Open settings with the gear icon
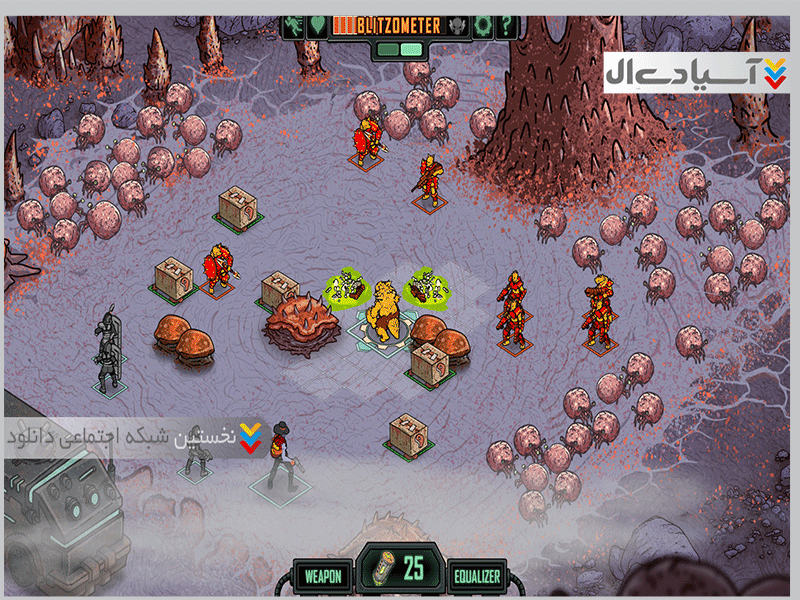The height and width of the screenshot is (600, 800). click(483, 24)
